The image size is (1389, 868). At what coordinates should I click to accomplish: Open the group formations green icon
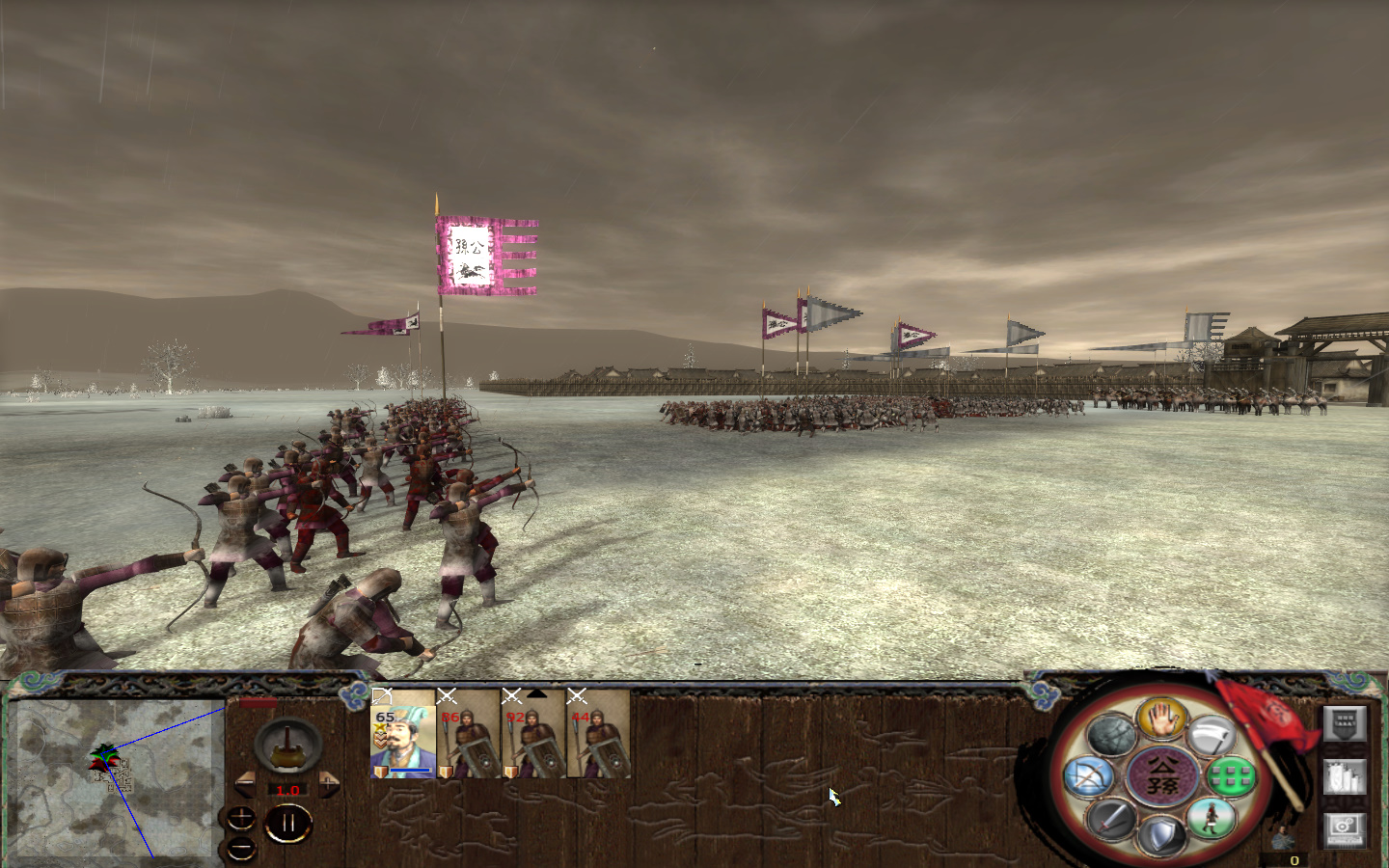[1230, 777]
